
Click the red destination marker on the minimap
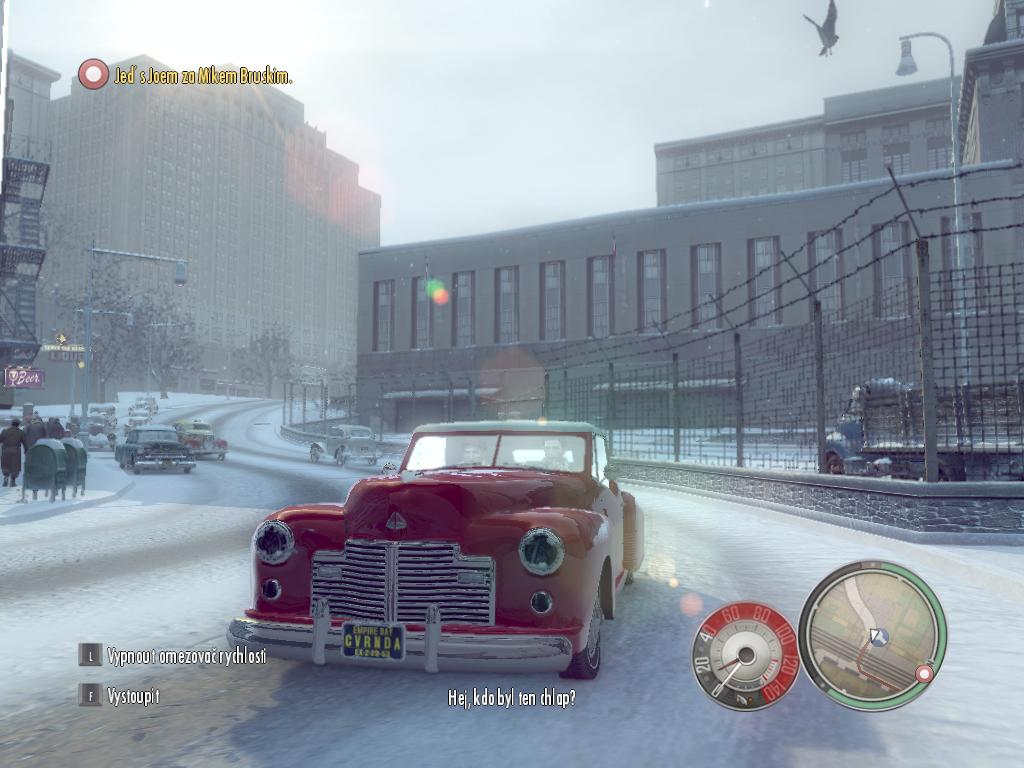(x=924, y=674)
